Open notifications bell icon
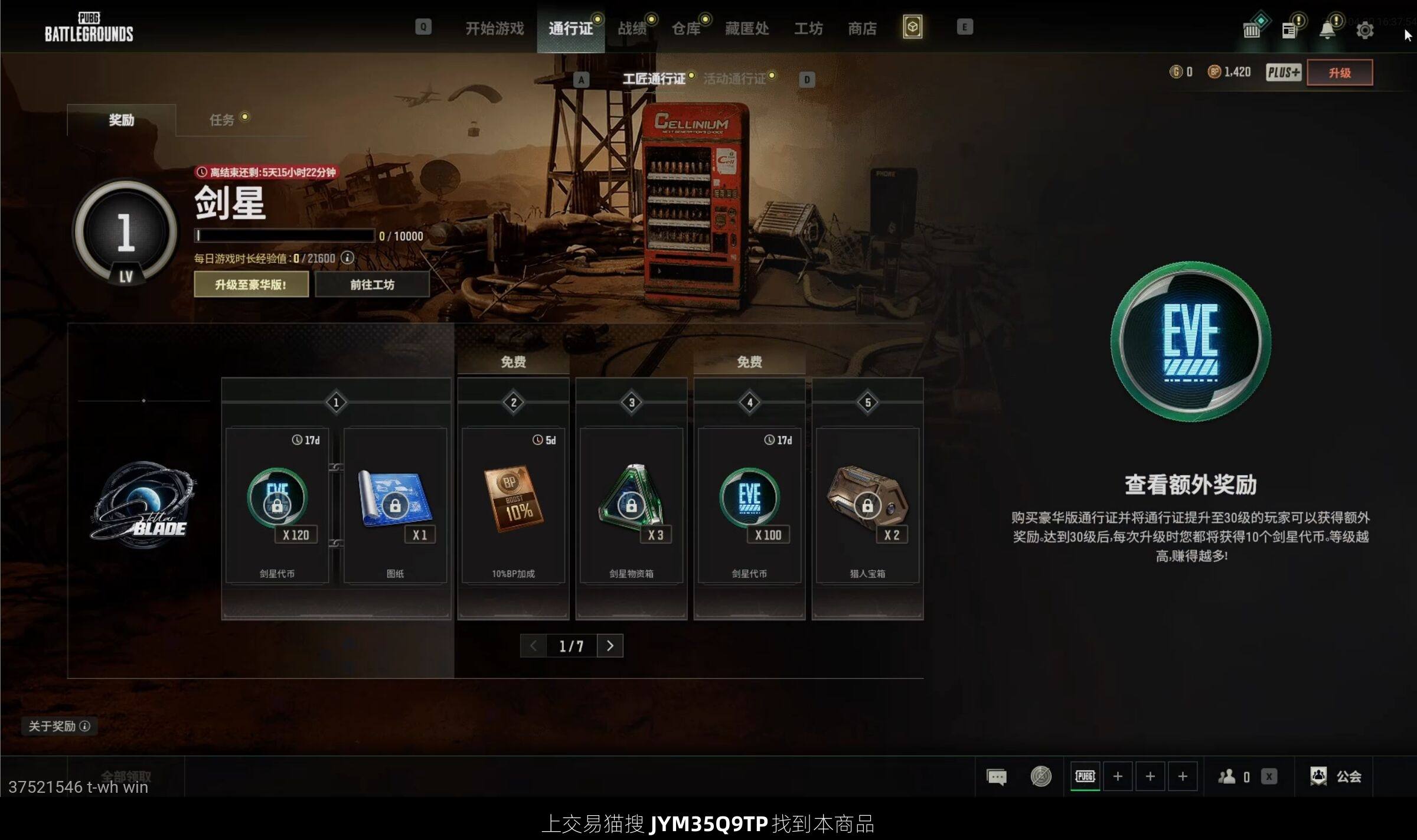1417x840 pixels. (x=1327, y=30)
